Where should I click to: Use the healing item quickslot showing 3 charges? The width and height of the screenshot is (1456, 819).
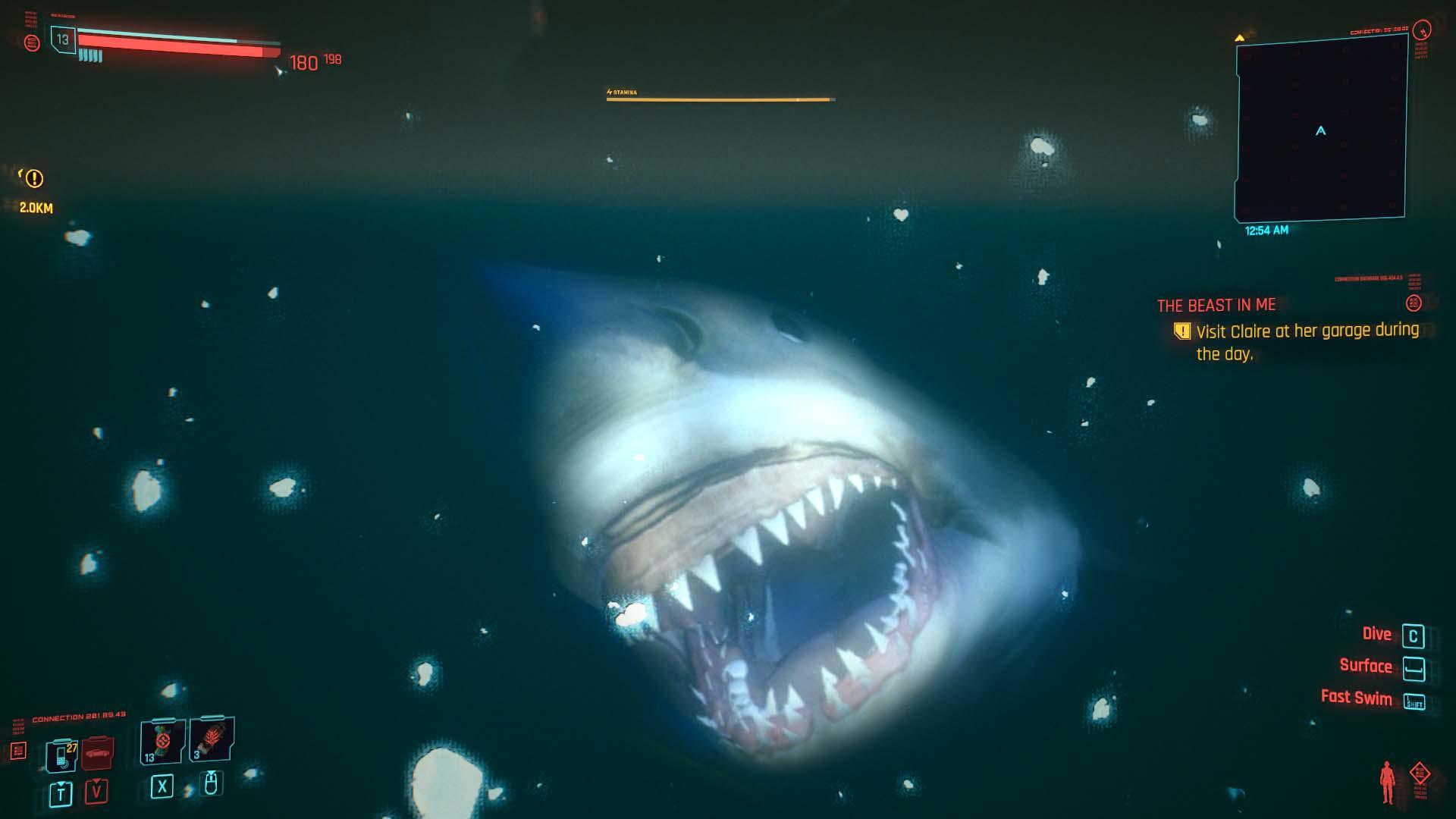(x=210, y=739)
